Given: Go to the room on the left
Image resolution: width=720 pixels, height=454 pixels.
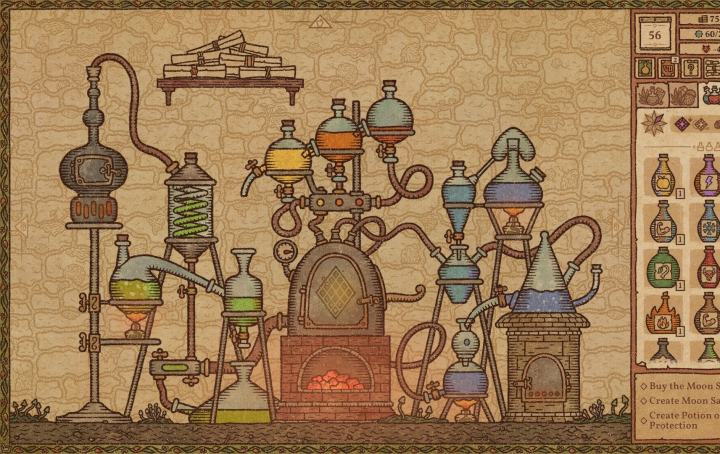Looking at the screenshot, I should (x=20, y=227).
